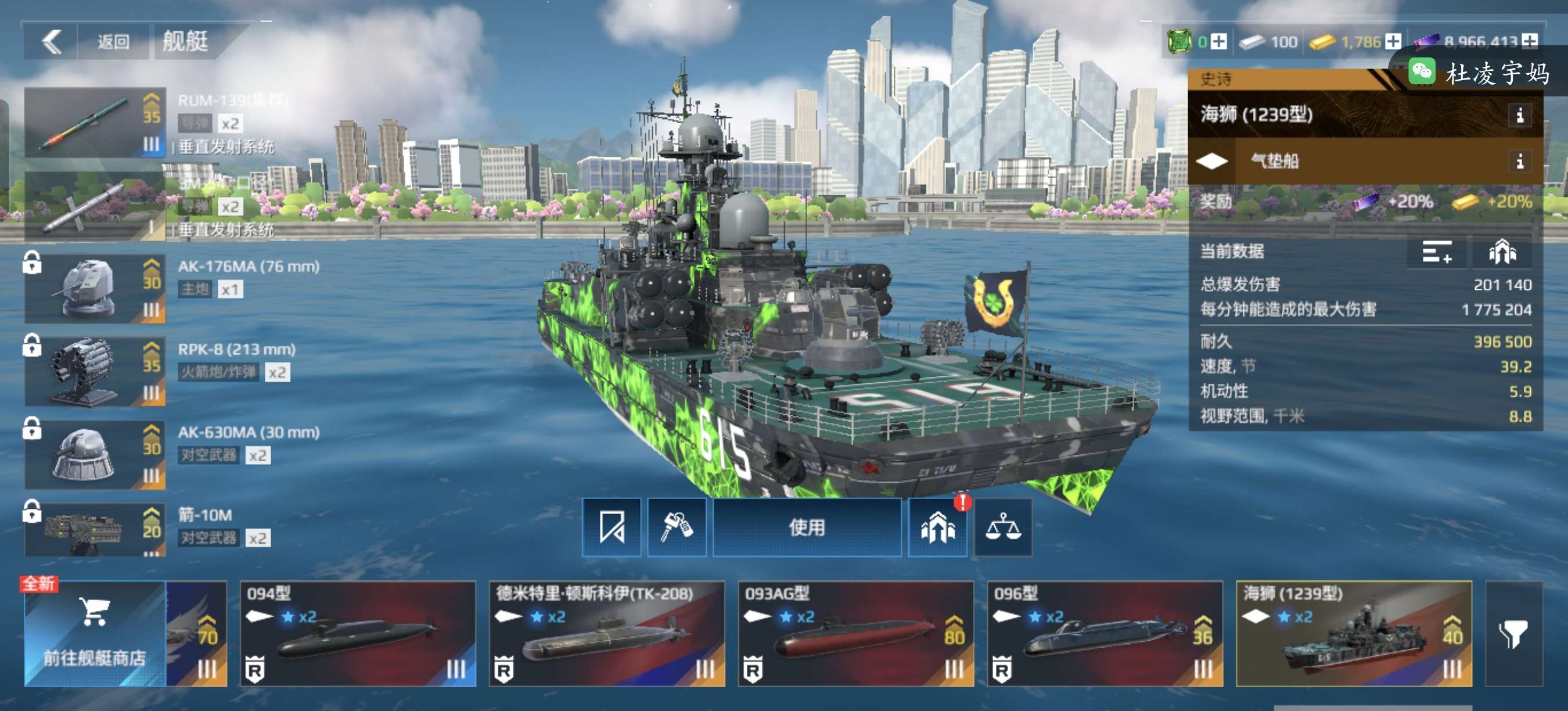Select the 094型 submarine card

coord(357,633)
